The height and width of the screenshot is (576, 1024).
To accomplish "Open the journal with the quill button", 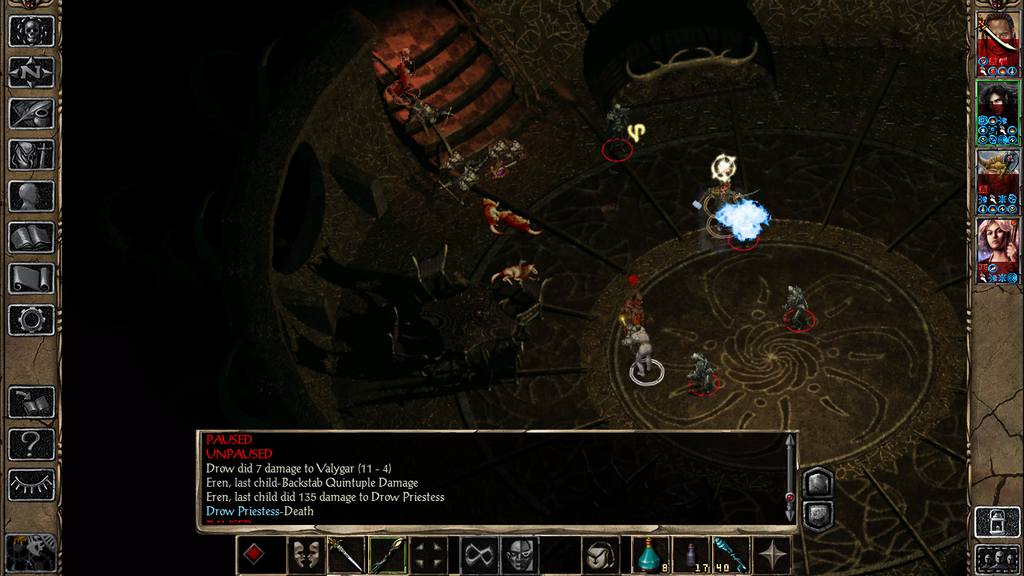I will click(31, 113).
